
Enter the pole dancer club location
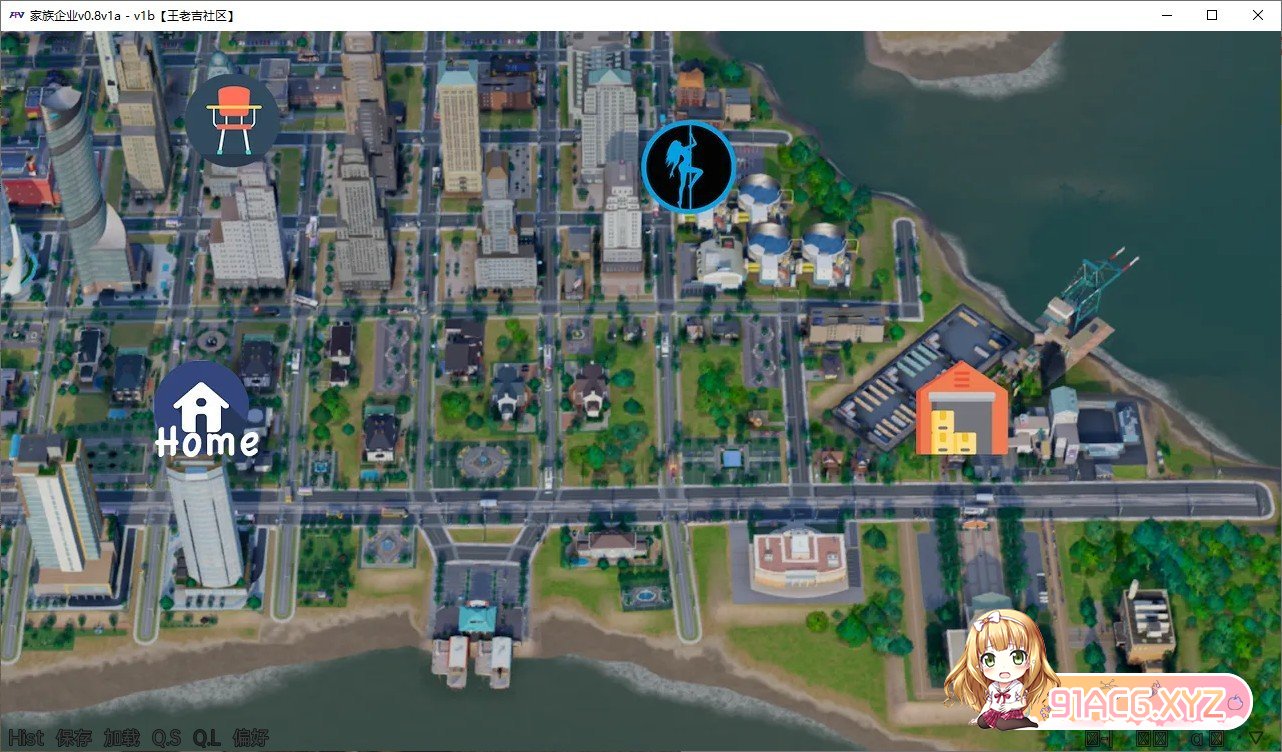688,166
